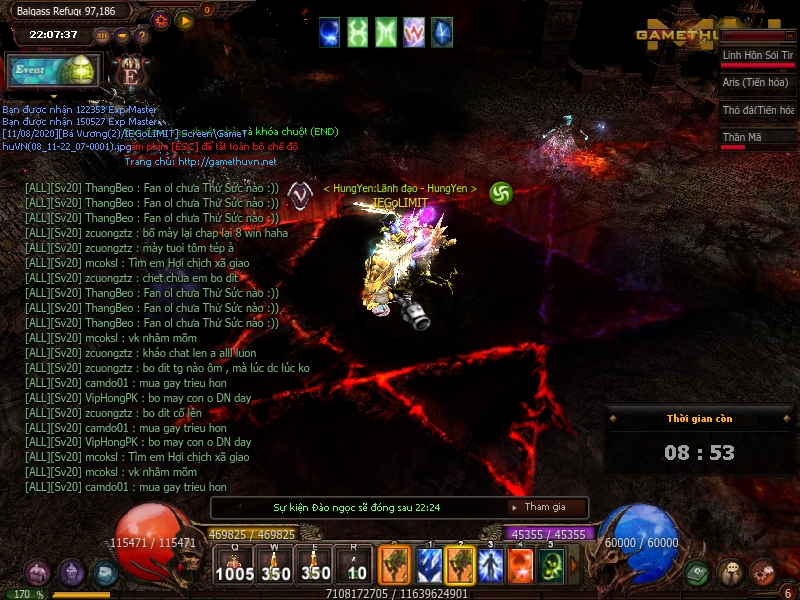Activate skill 3 glowing white figure
800x600 pixels.
[x=490, y=566]
